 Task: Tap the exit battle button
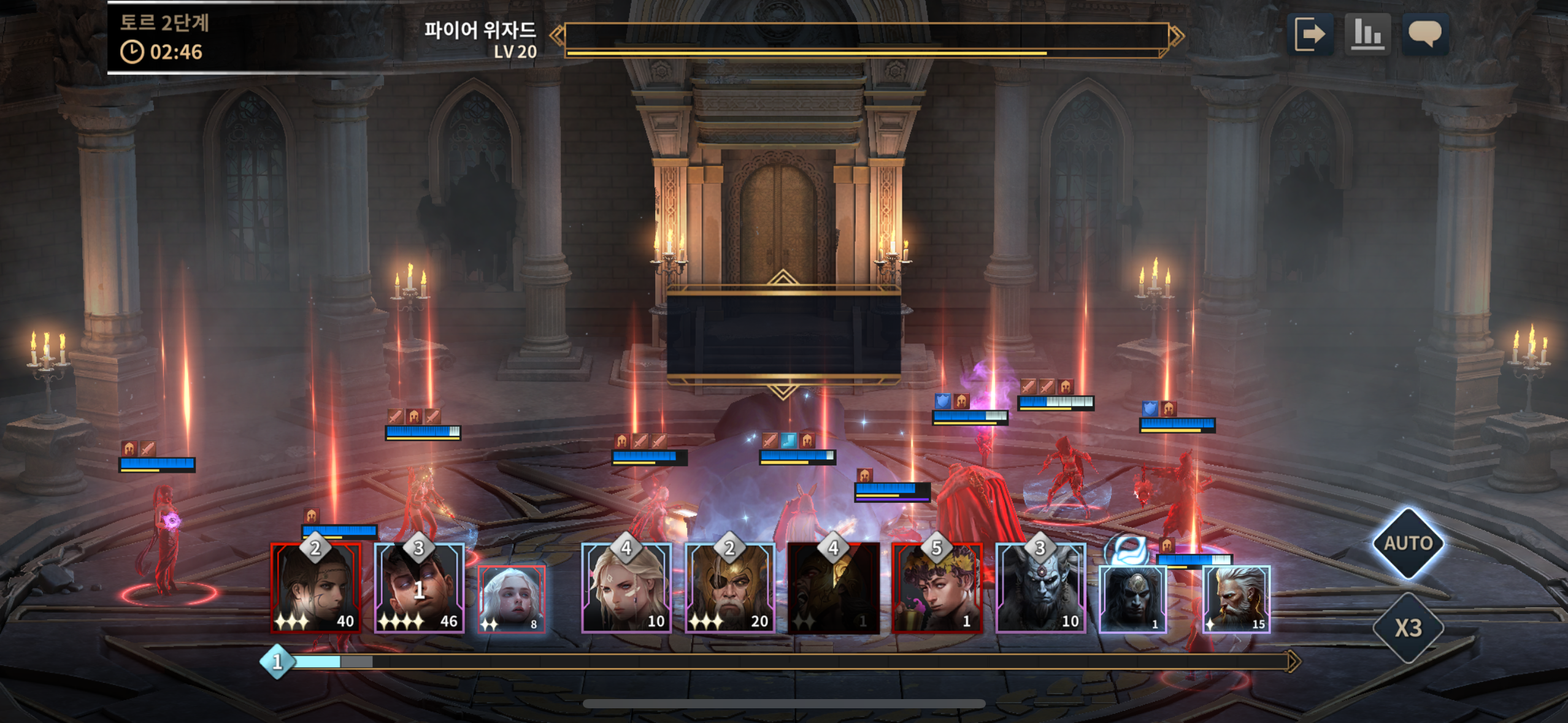click(x=1309, y=34)
